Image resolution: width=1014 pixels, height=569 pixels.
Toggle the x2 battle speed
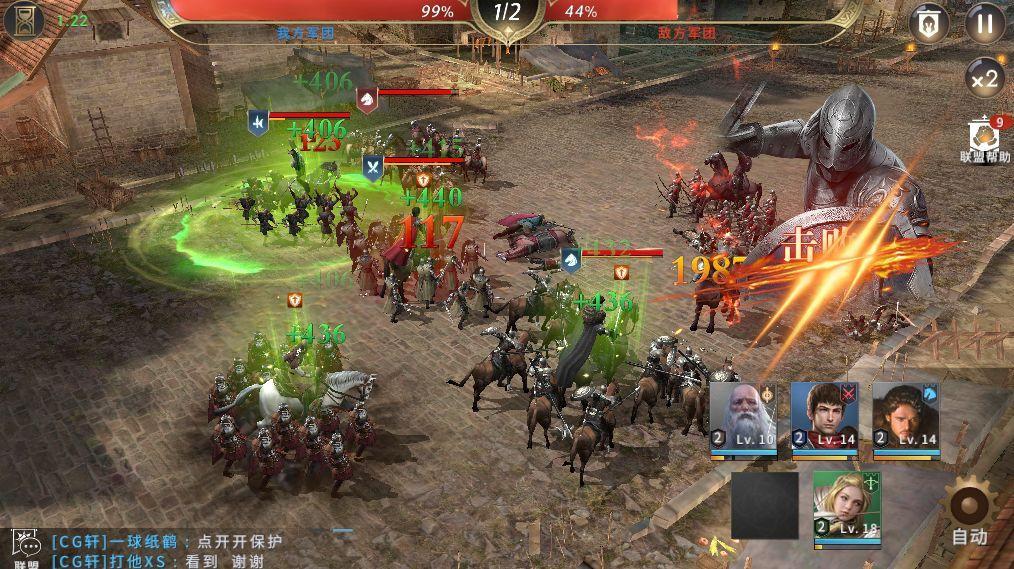click(x=984, y=79)
